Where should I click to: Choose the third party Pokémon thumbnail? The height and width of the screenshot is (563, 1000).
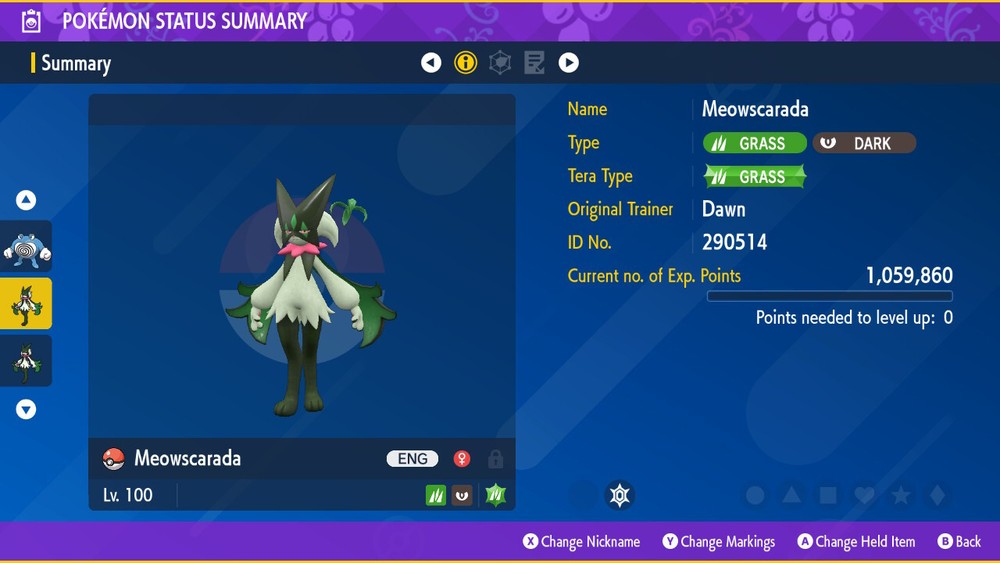(26, 361)
